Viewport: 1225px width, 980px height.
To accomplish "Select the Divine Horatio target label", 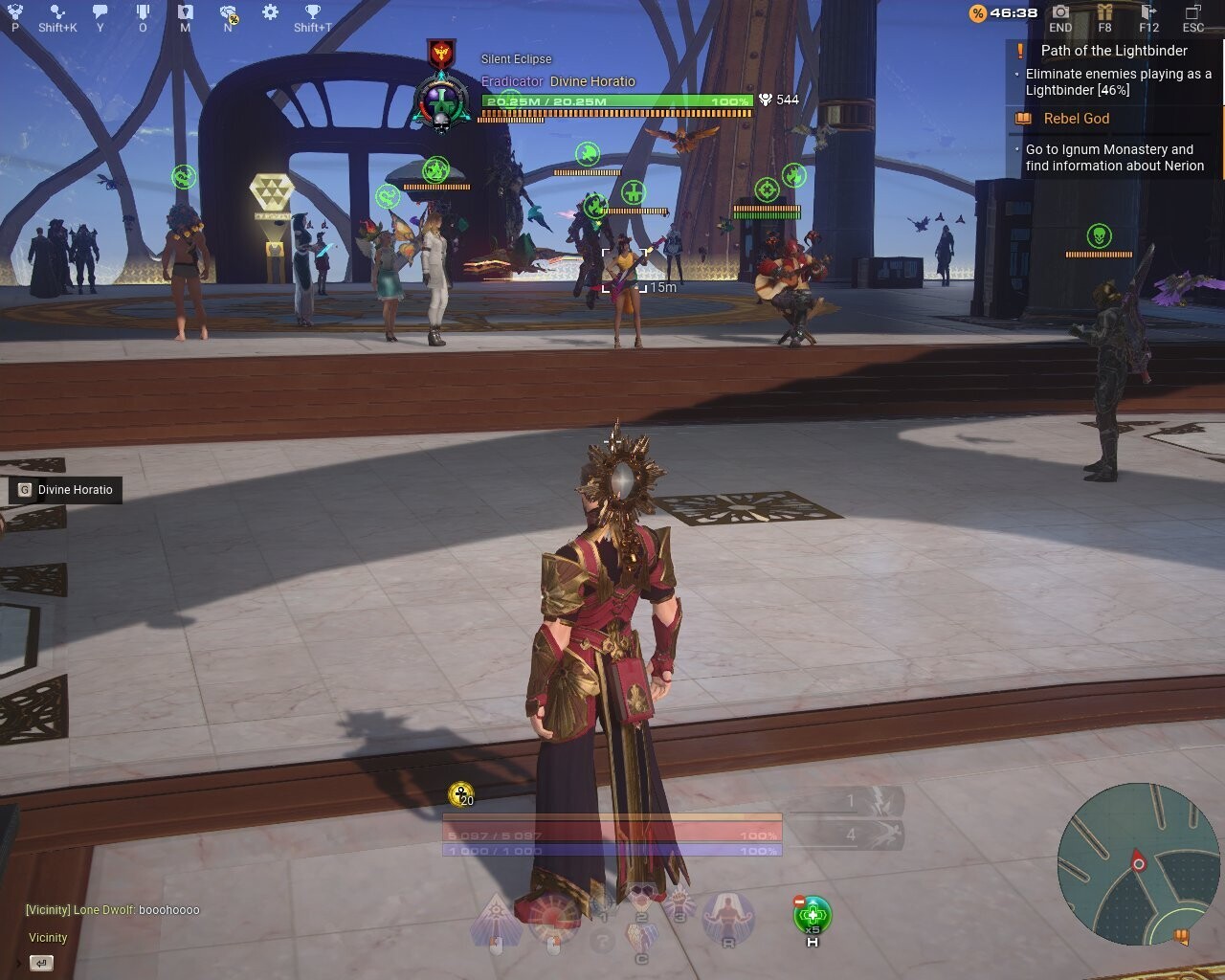I will coord(66,490).
